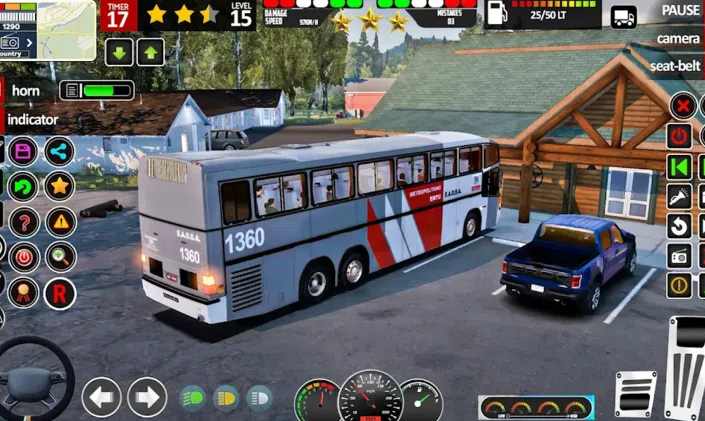Click the green up arrow button
Screen dimensions: 705x421
click(150, 53)
